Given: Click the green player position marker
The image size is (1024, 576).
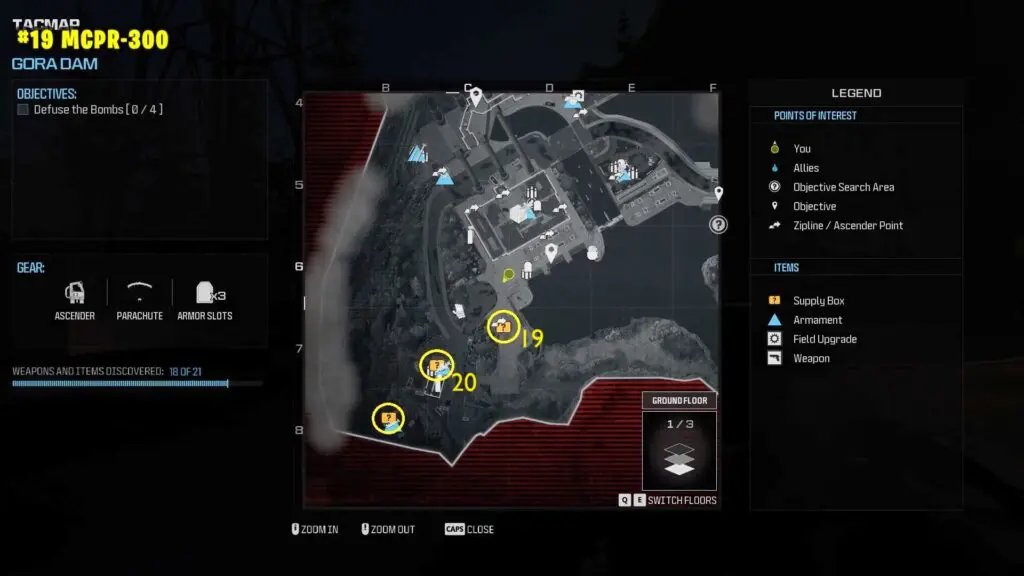Looking at the screenshot, I should pos(508,275).
